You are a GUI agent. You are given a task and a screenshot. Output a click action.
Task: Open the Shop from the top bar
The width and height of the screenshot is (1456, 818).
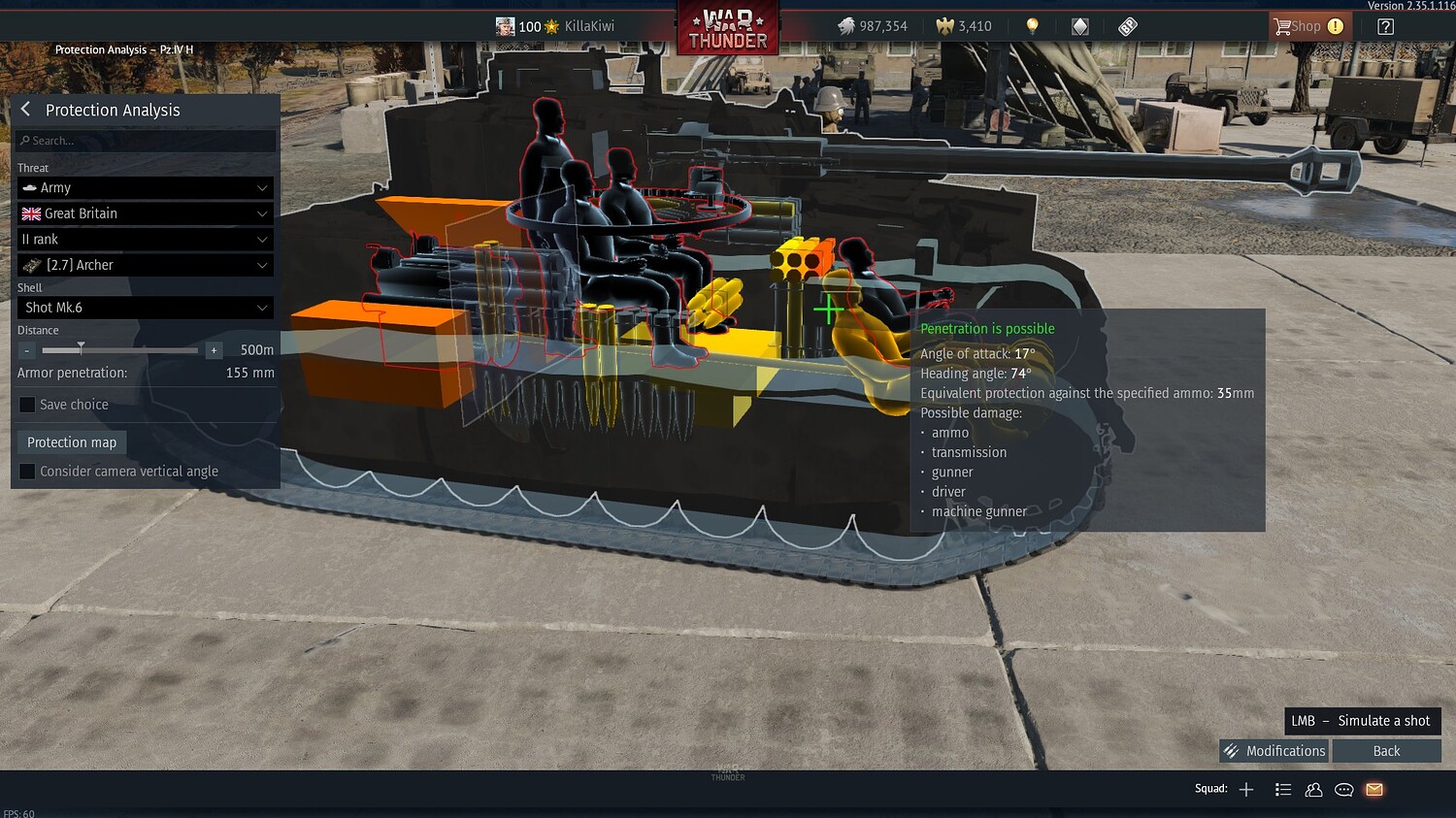(x=1308, y=25)
